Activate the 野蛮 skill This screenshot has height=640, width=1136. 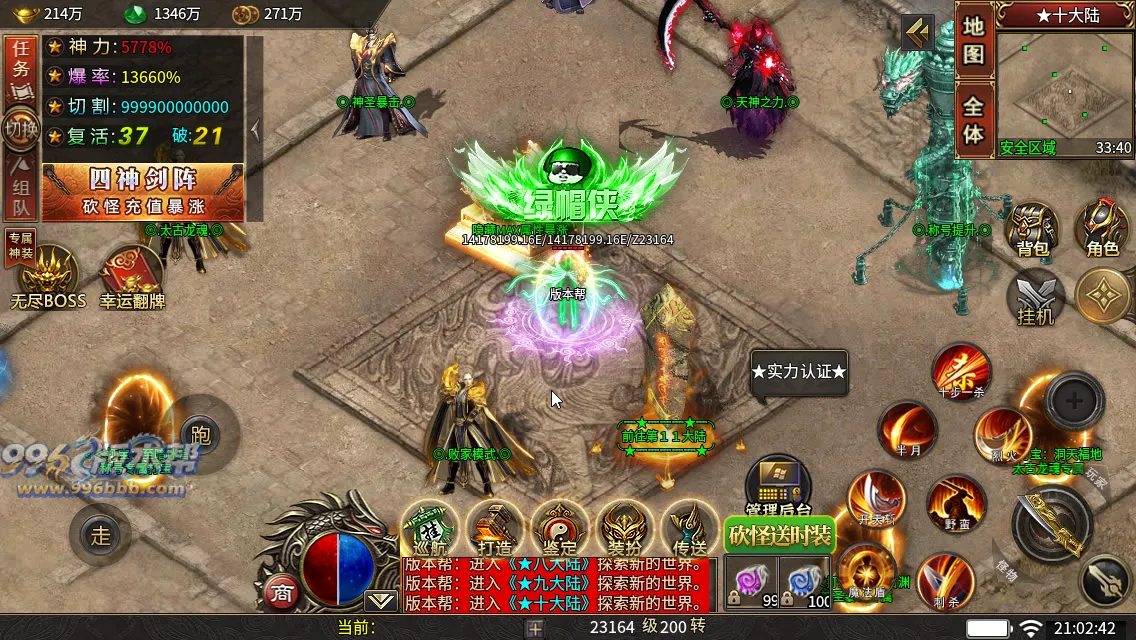(955, 505)
